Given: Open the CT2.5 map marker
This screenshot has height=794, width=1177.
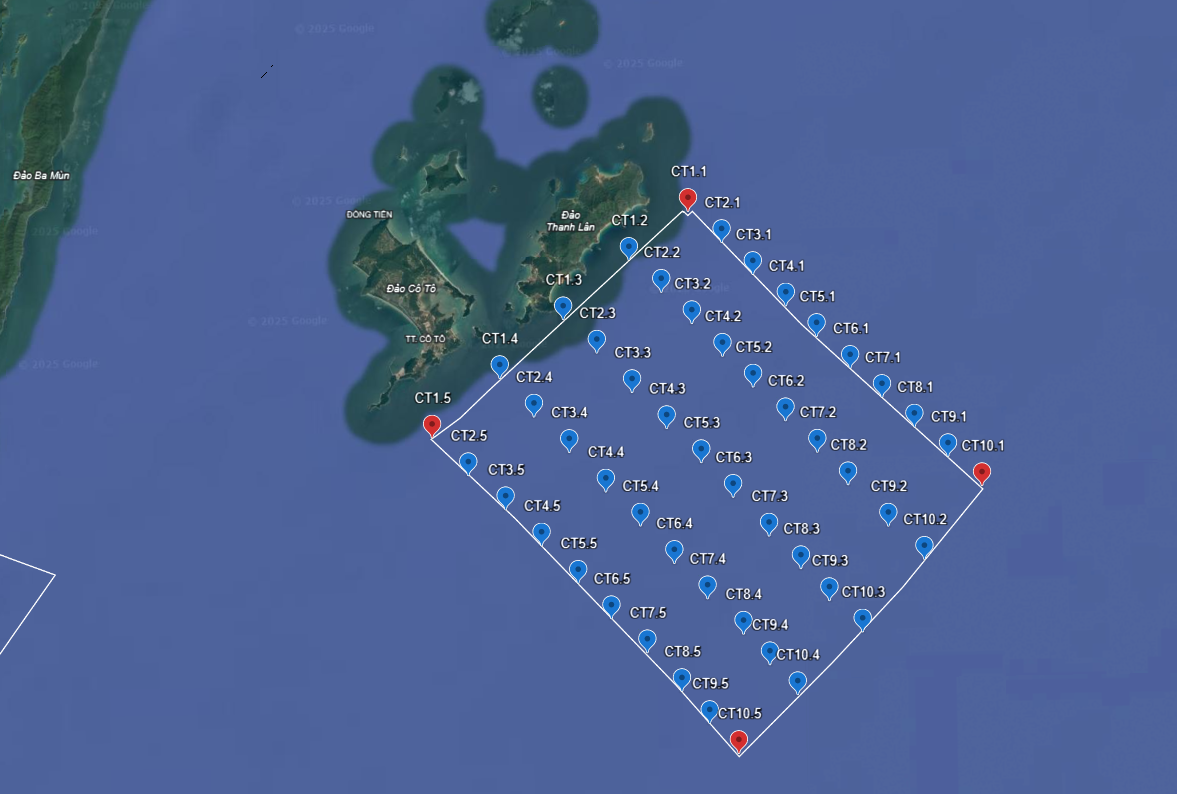Looking at the screenshot, I should click(468, 462).
